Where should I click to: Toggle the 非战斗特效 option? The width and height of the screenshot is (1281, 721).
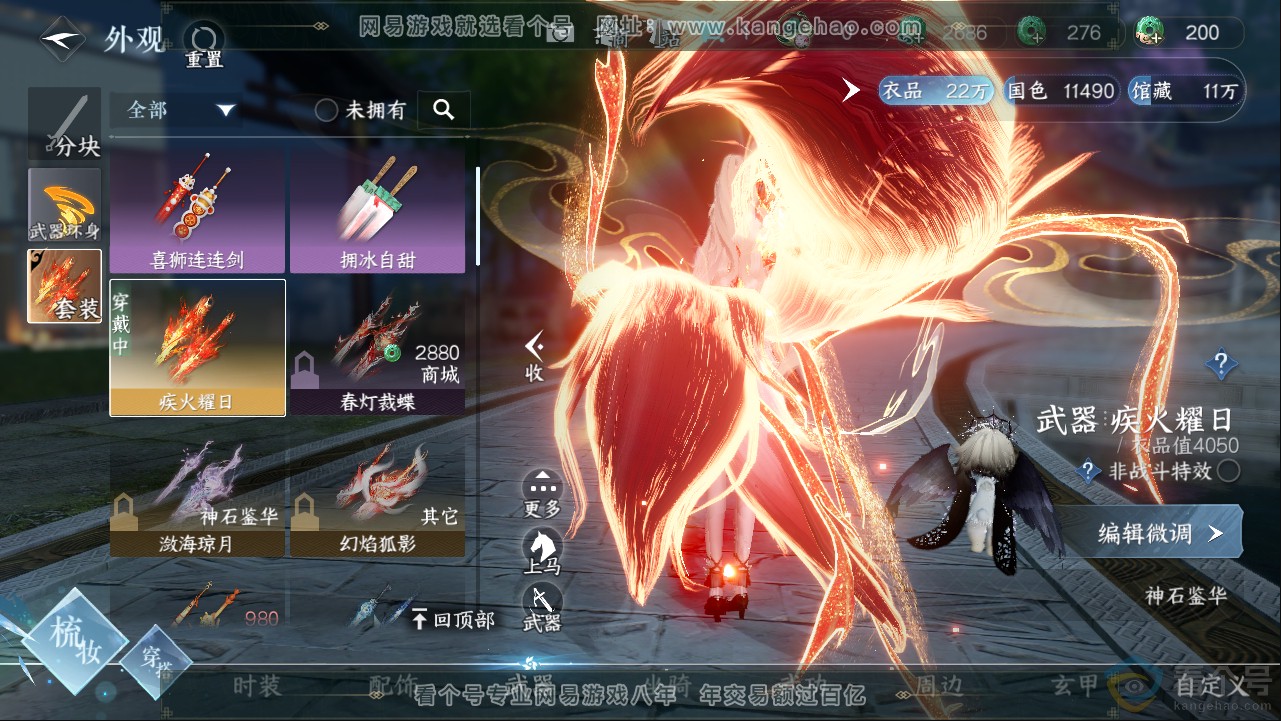1228,471
